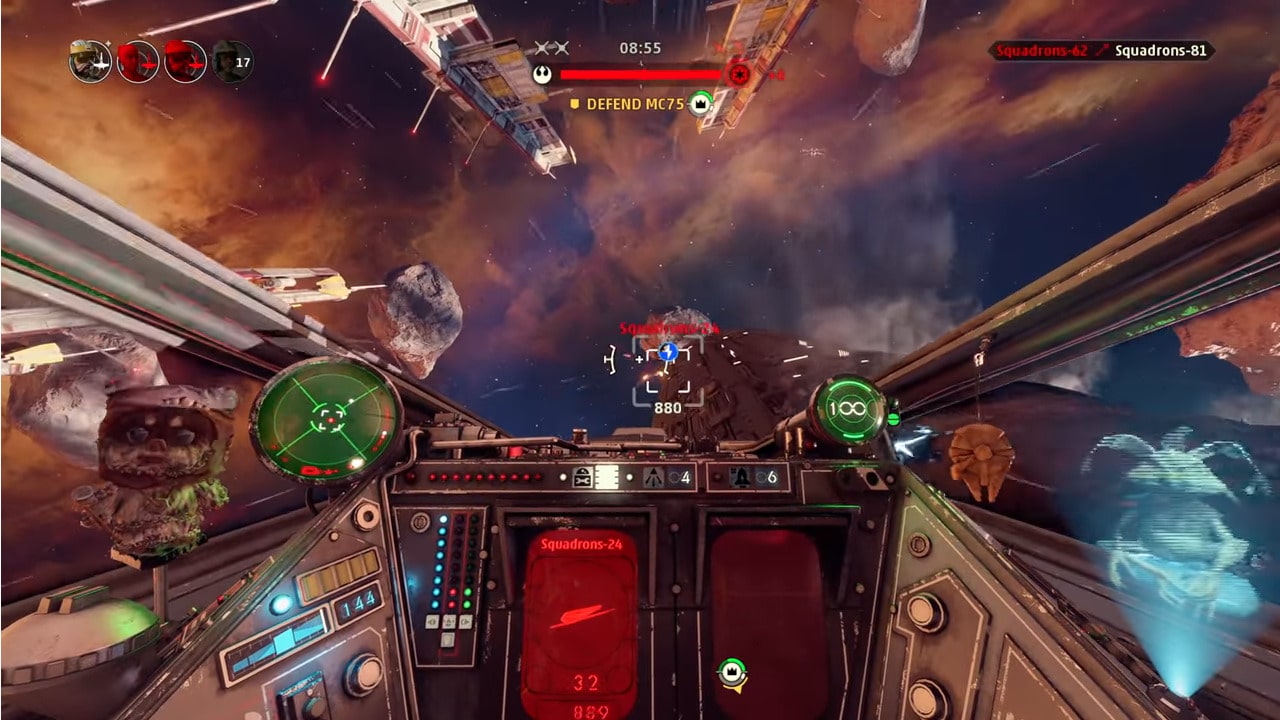Select the wrench repair icon on the dashboard panel
The height and width of the screenshot is (720, 1280).
[581, 476]
